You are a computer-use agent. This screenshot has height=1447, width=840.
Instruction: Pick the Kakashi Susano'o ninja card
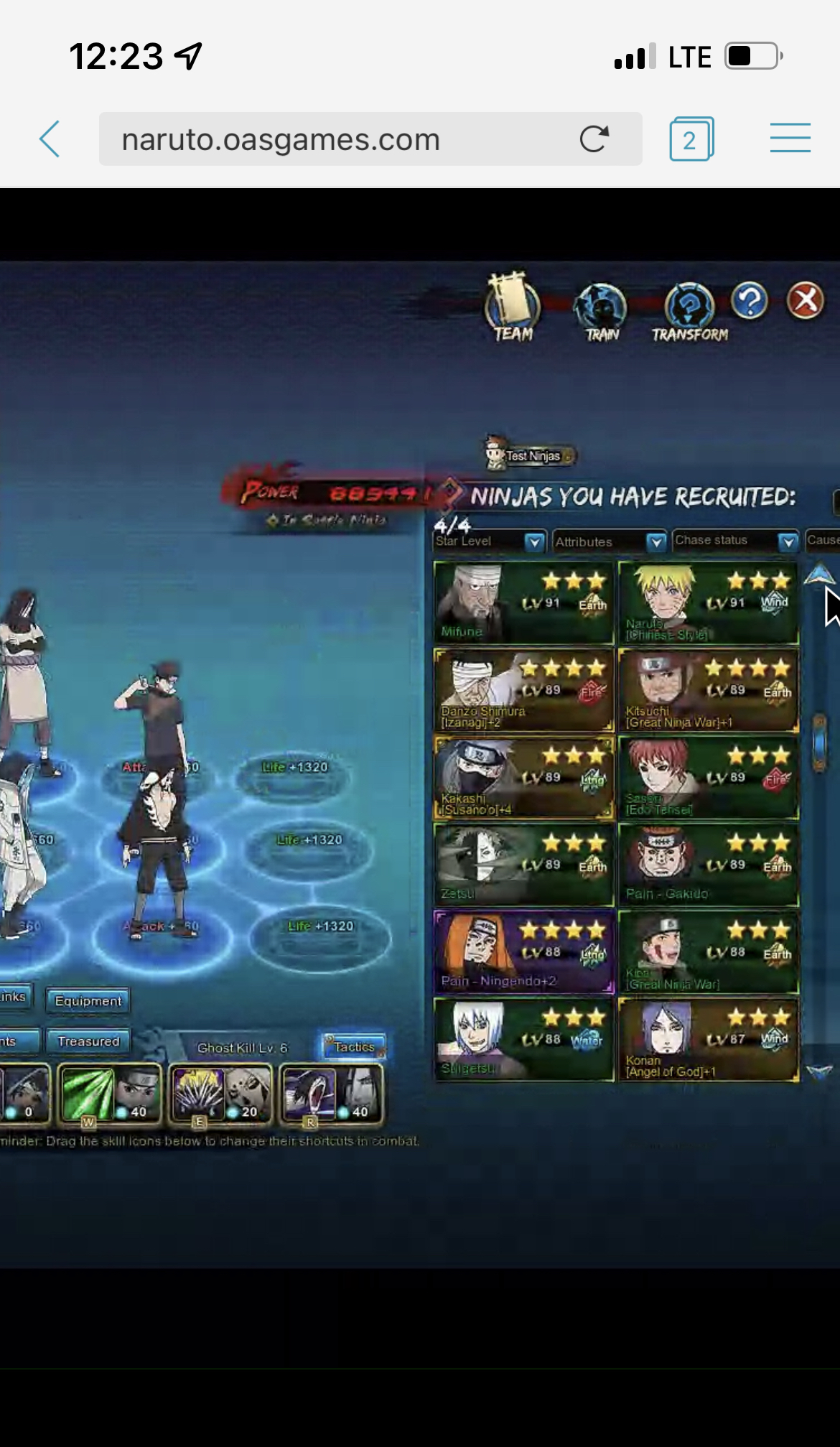tap(523, 778)
